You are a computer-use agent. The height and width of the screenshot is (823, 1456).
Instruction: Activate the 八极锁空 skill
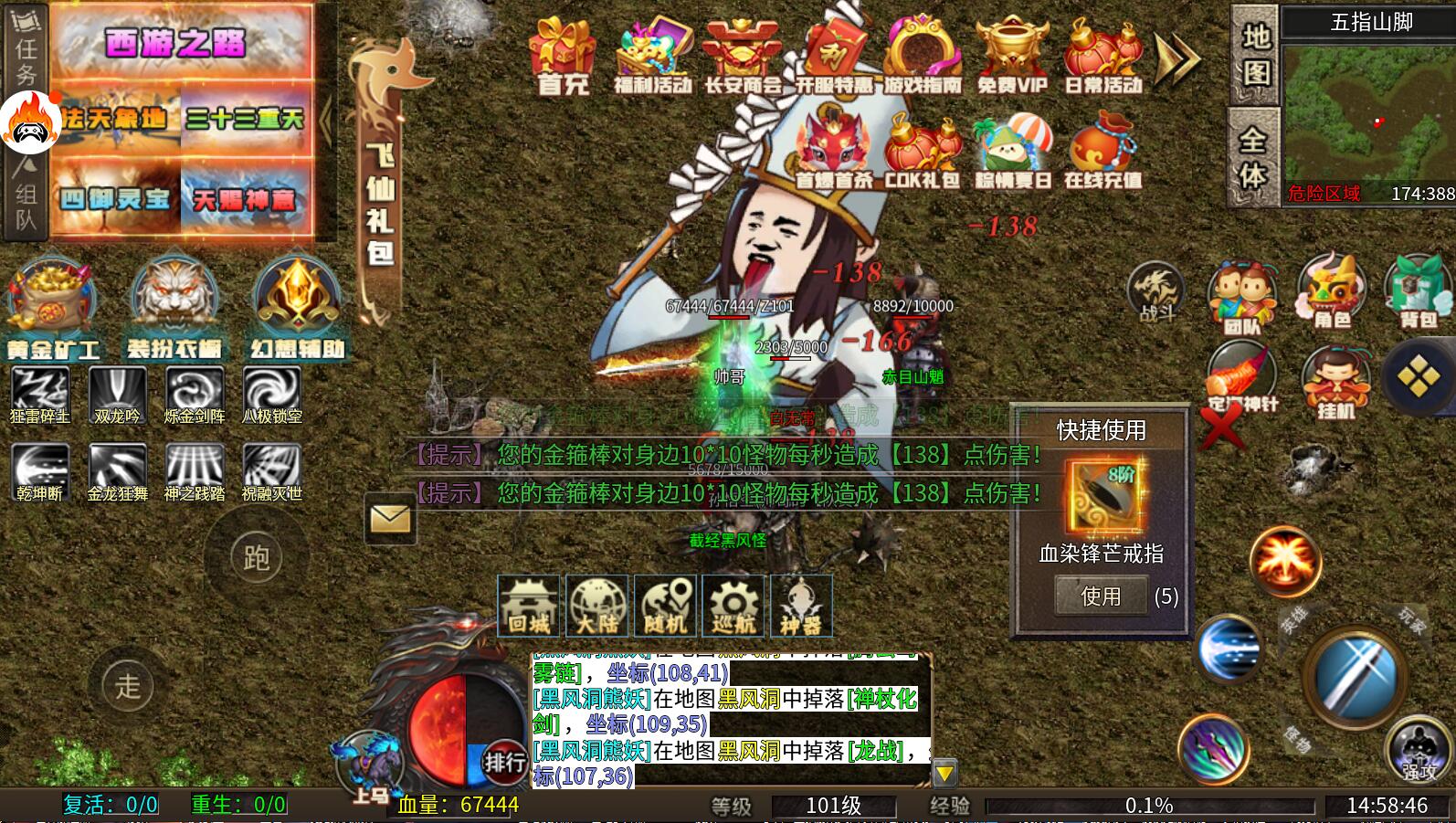coord(272,396)
